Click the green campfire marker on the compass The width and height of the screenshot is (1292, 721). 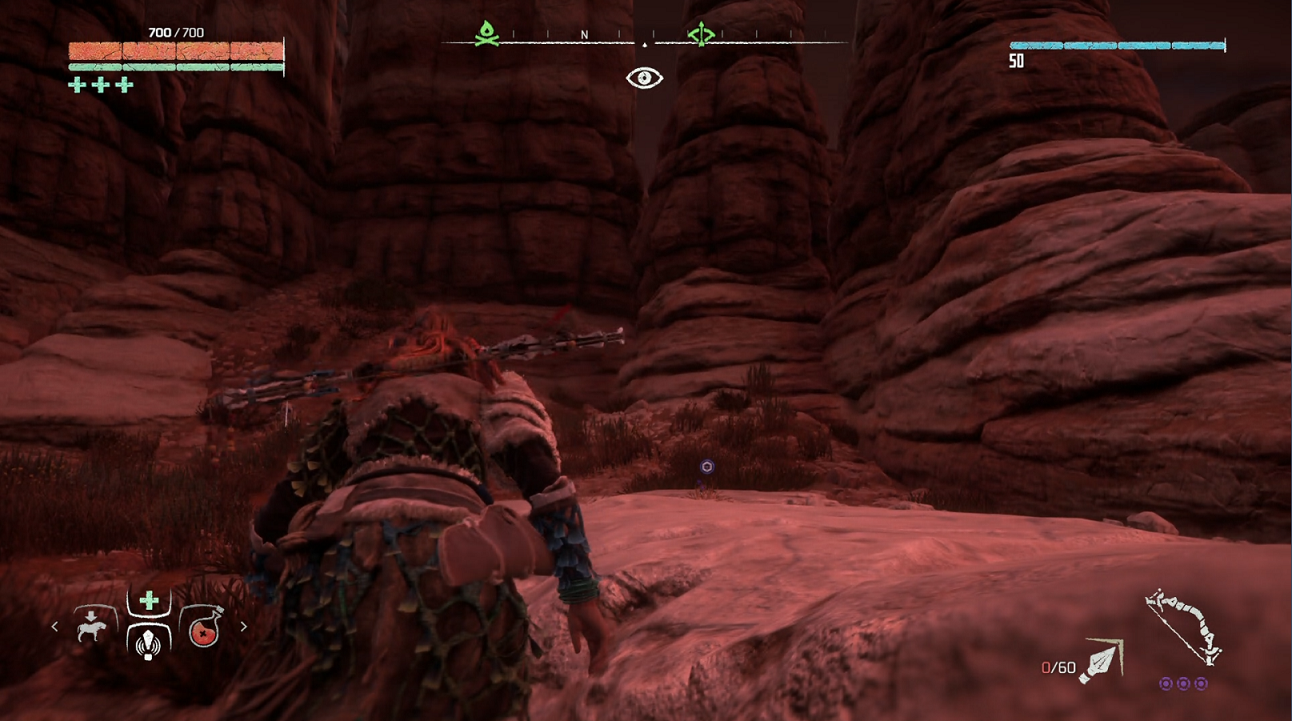click(486, 34)
